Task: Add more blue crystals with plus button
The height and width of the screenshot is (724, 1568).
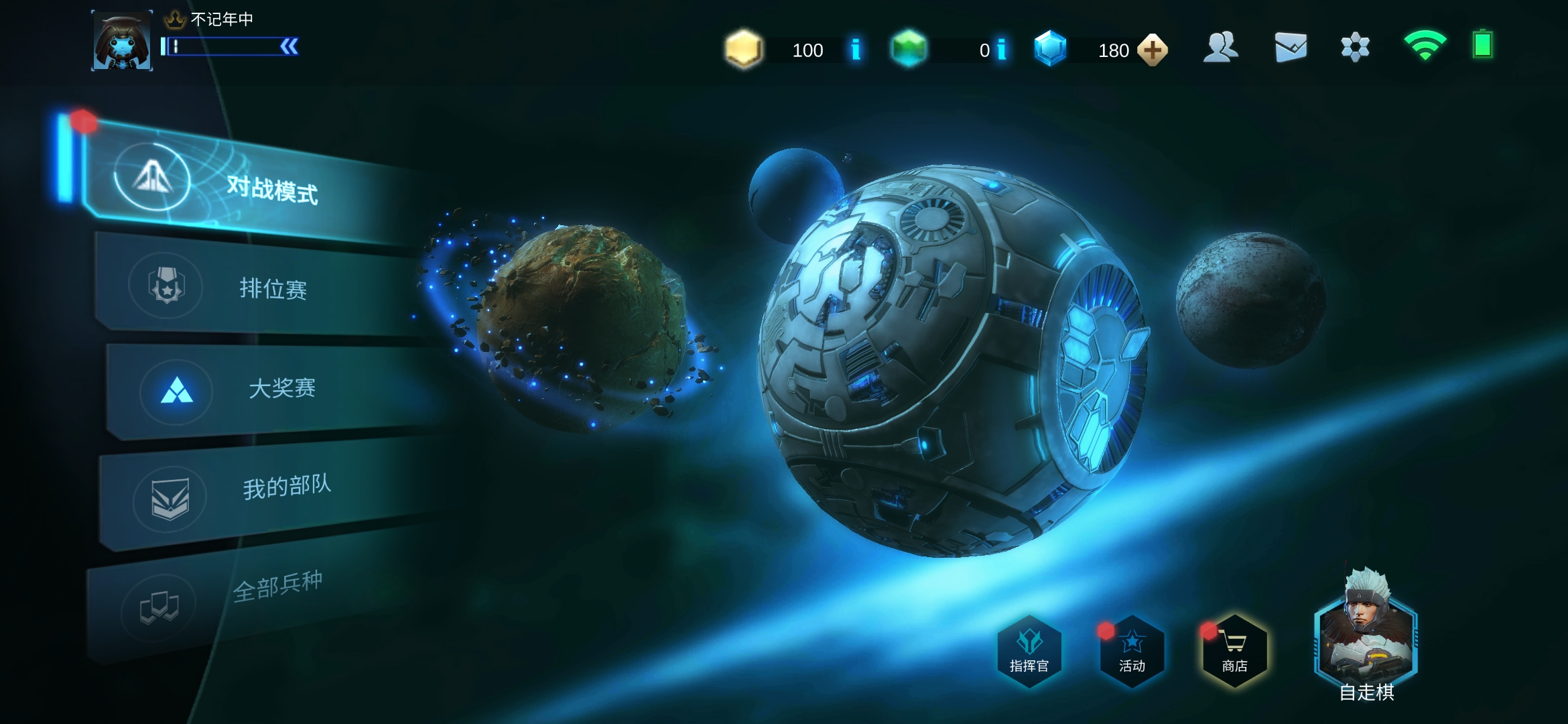Action: tap(1153, 50)
